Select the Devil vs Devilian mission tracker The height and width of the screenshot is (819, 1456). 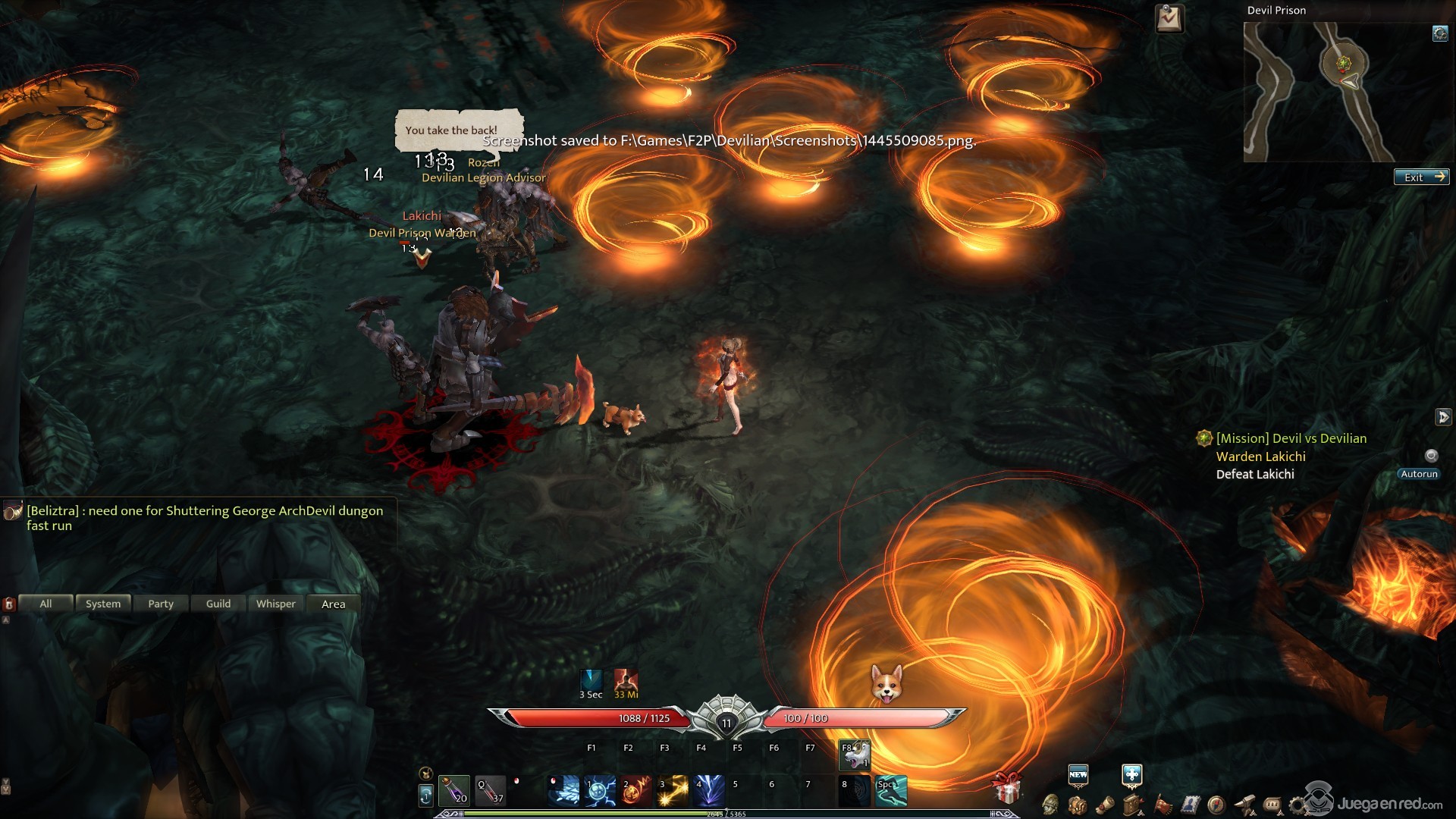(1291, 438)
